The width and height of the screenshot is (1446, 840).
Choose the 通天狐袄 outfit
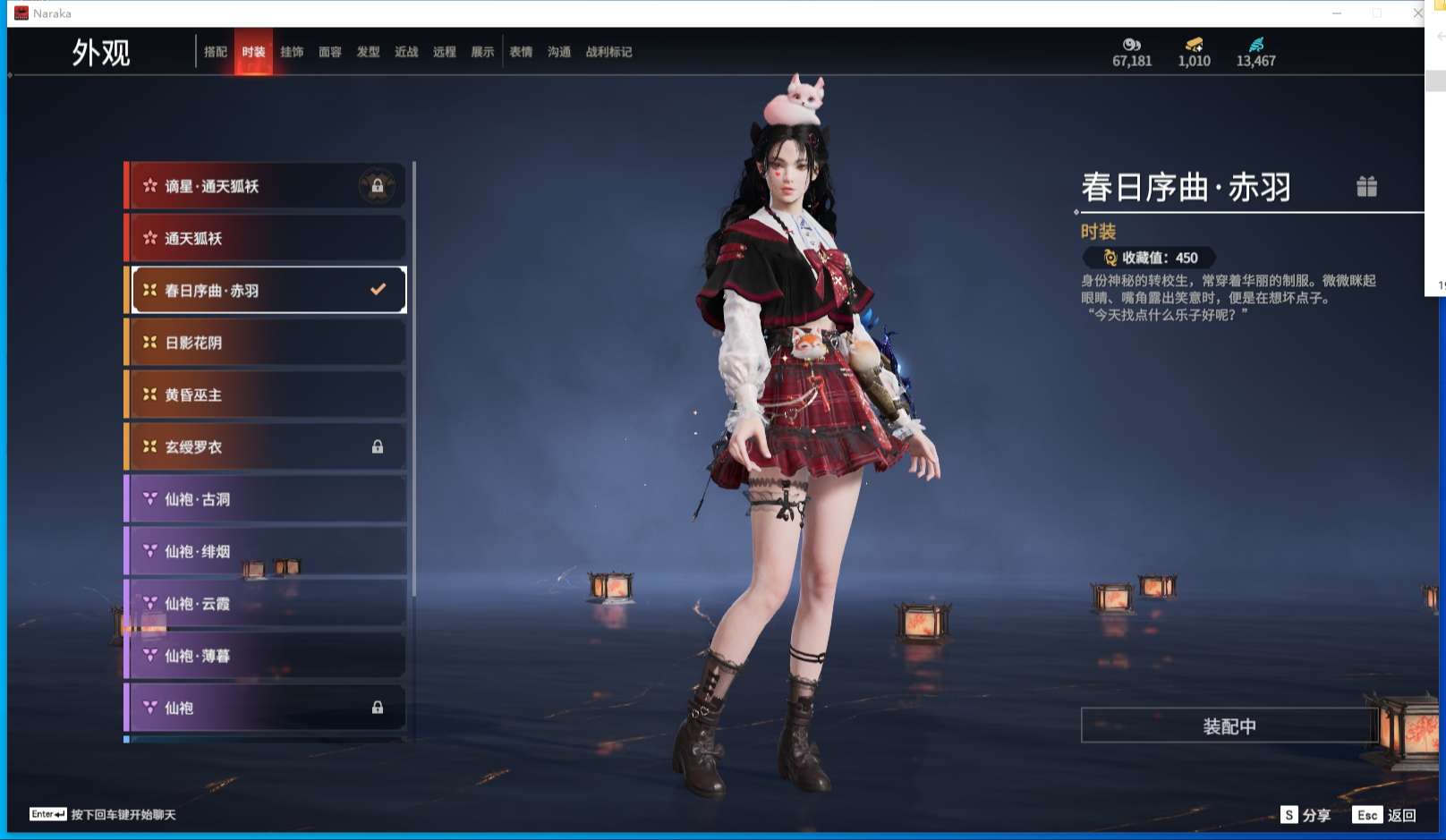coord(265,238)
